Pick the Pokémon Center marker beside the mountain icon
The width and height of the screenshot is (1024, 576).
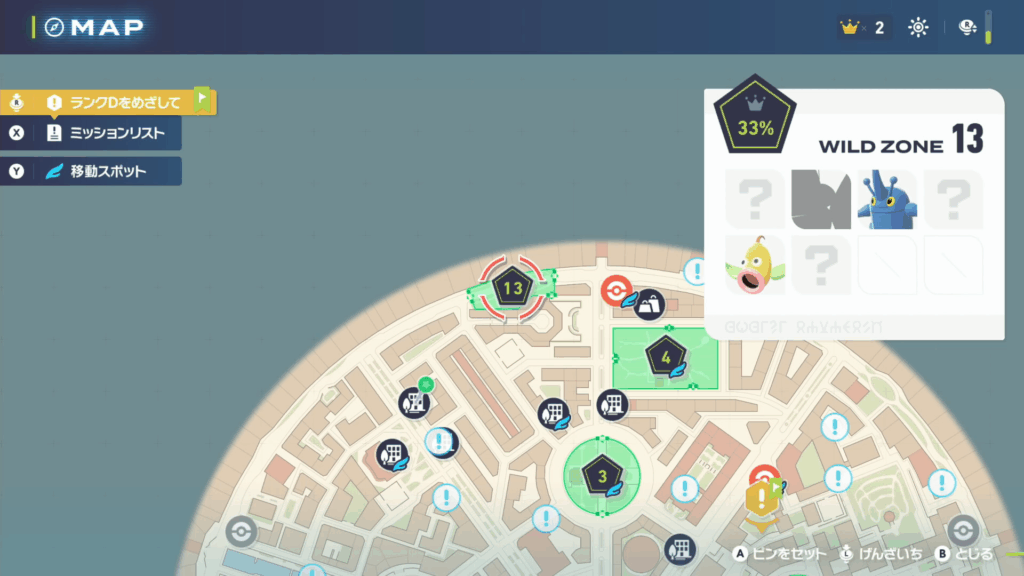[x=616, y=292]
